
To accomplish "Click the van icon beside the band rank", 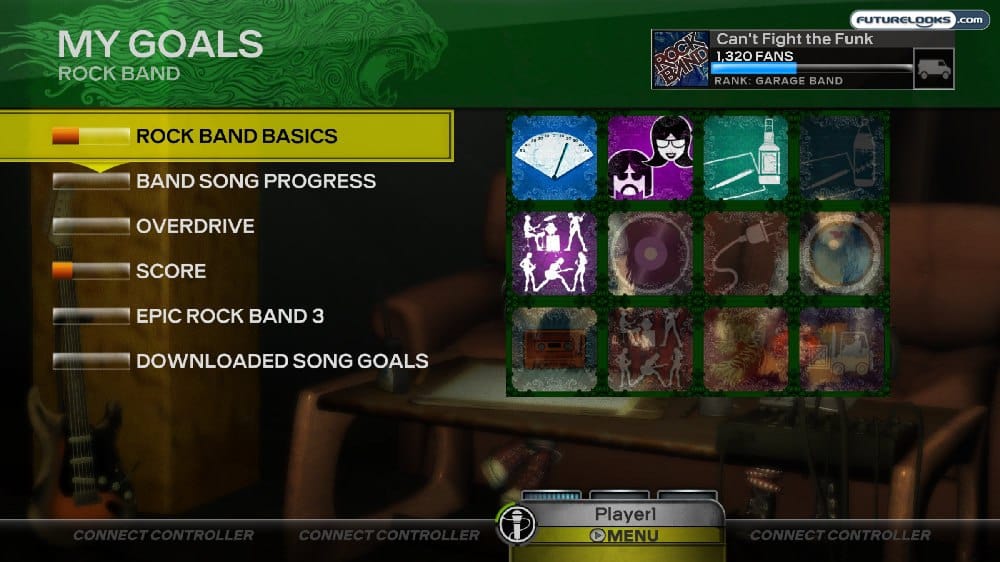I will (933, 68).
